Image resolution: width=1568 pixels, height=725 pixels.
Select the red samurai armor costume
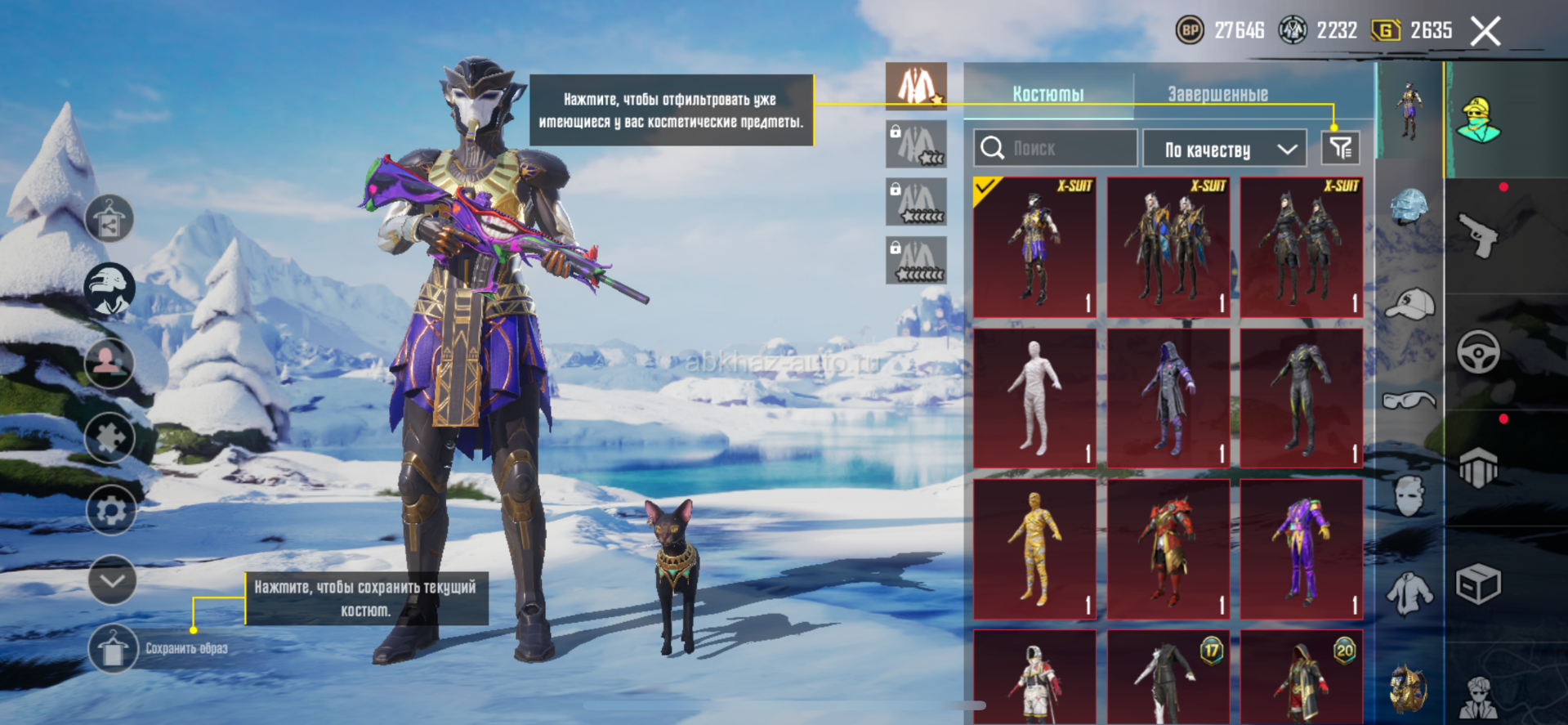(1168, 548)
